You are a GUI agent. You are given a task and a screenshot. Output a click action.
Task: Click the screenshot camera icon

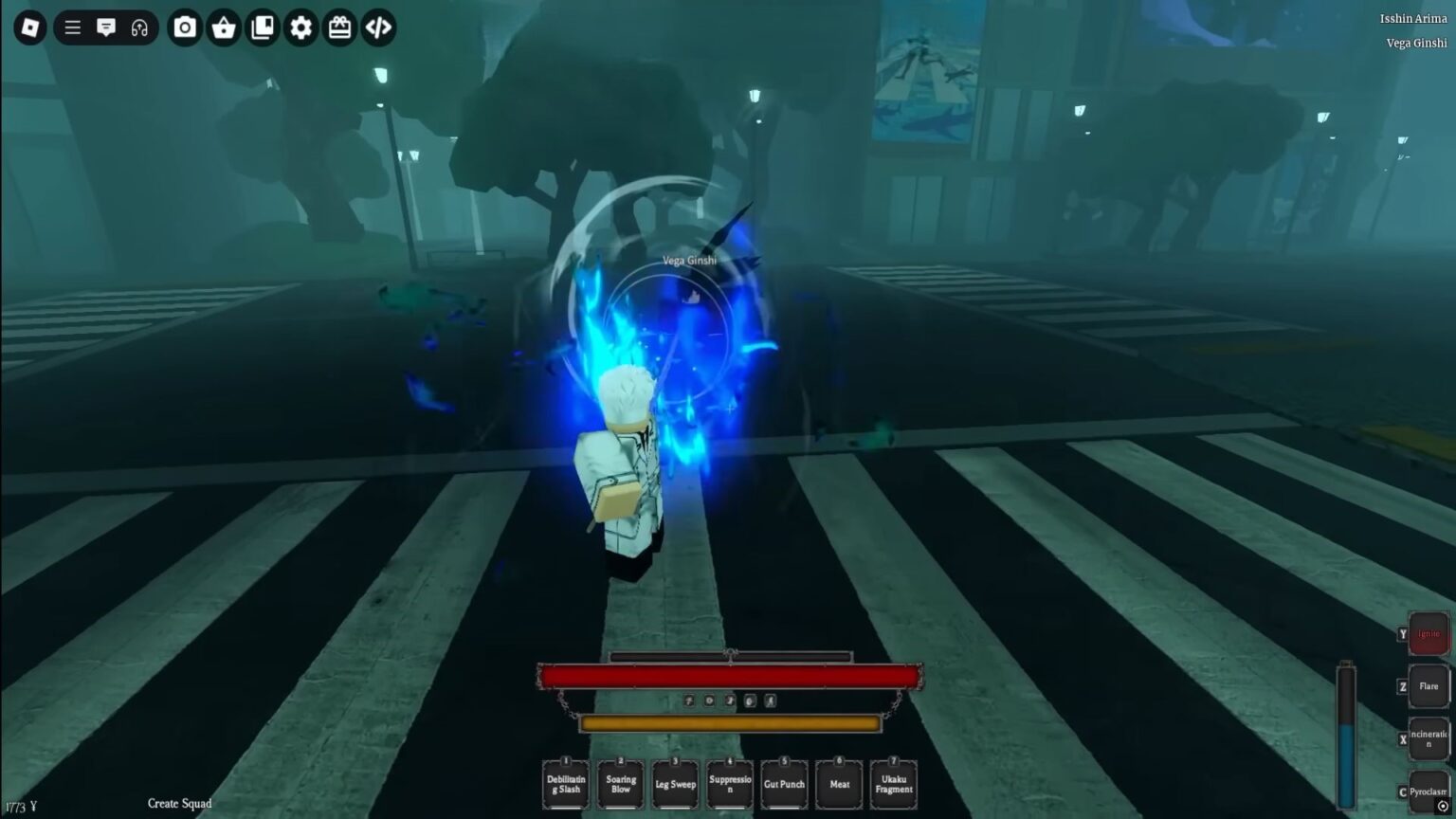point(184,27)
